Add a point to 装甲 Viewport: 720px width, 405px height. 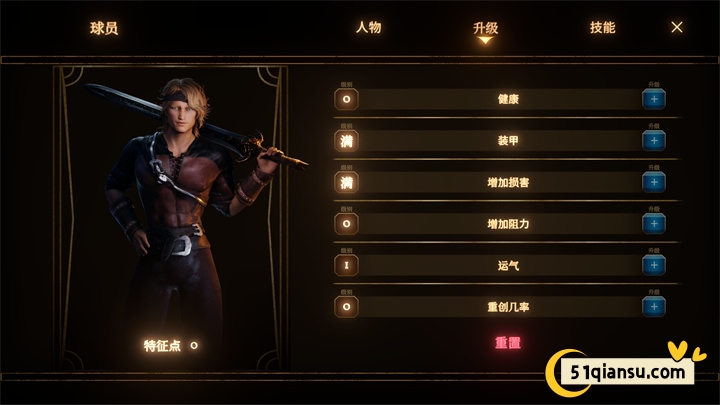click(654, 141)
